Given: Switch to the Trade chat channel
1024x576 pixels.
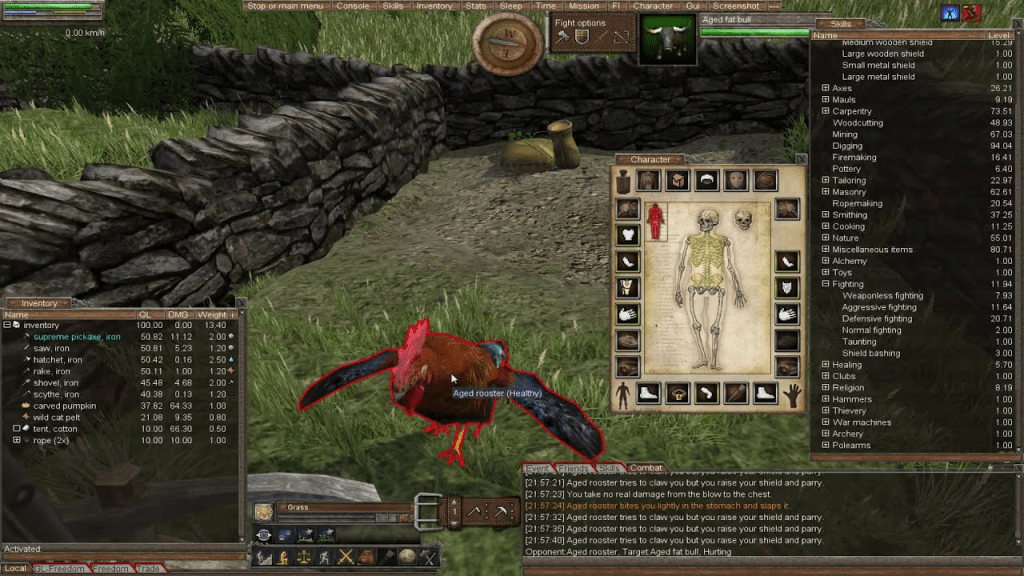Looking at the screenshot, I should click(x=148, y=569).
